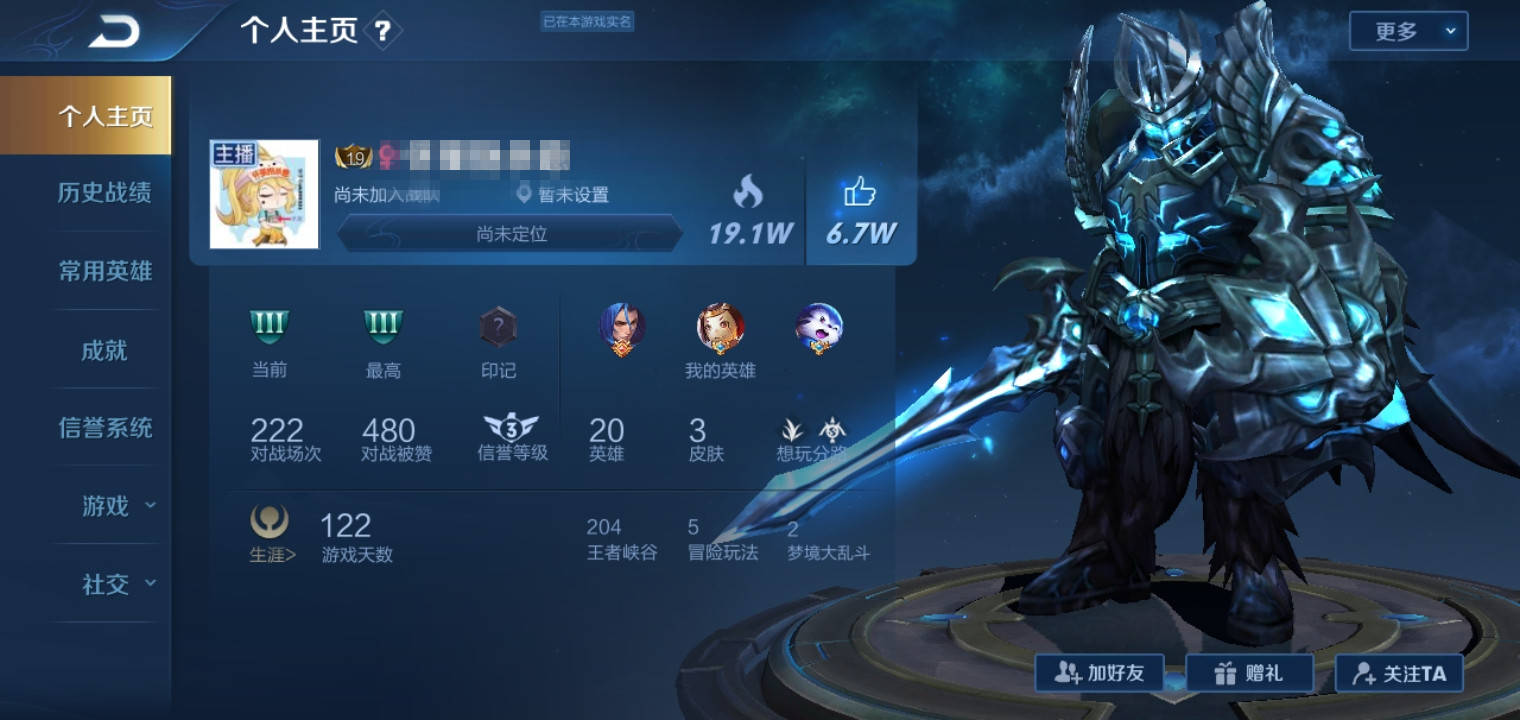
Task: Switch to the 历史战绩 tab
Action: tap(105, 194)
